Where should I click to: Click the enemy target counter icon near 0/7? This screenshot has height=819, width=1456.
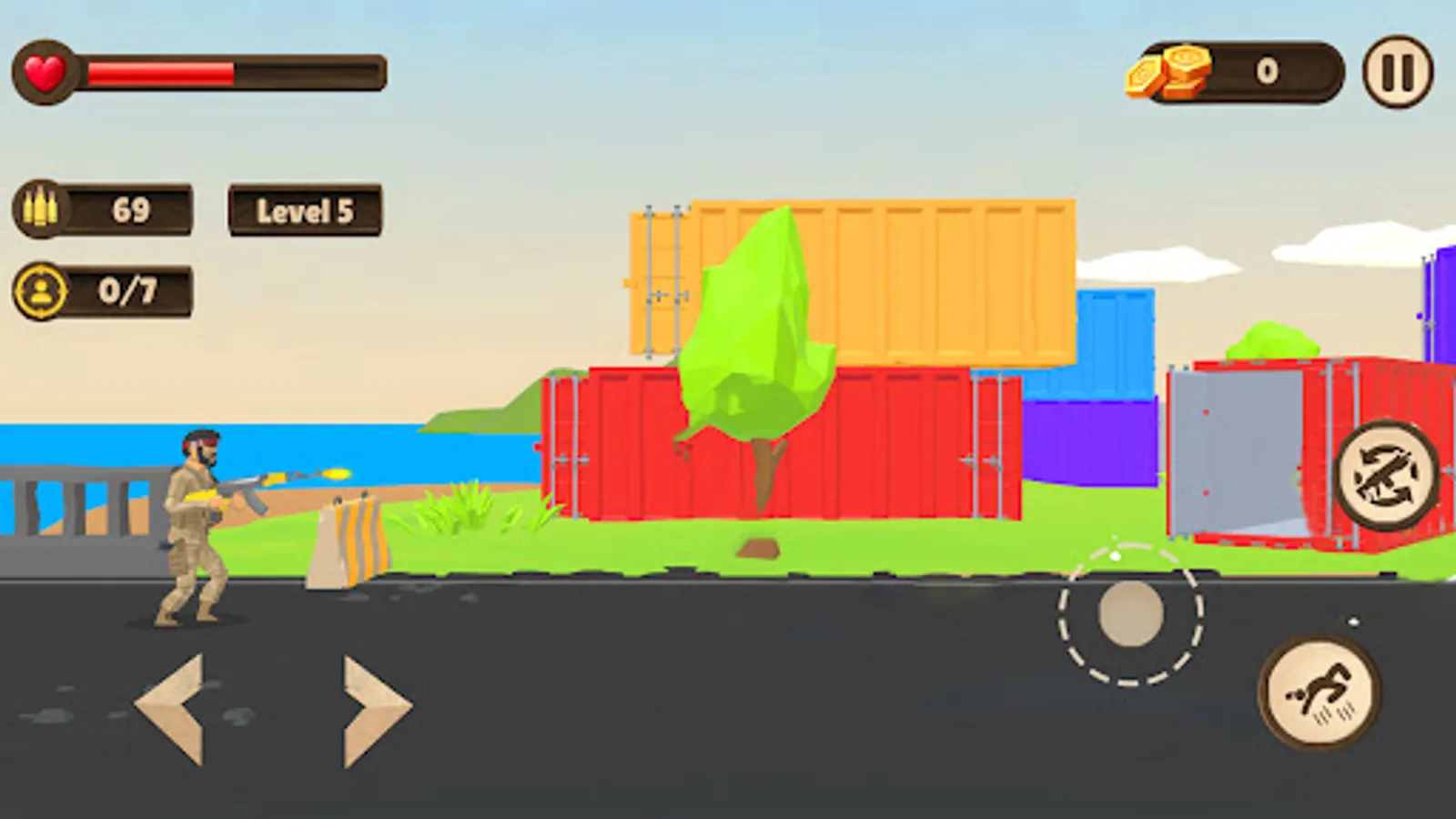tap(42, 289)
